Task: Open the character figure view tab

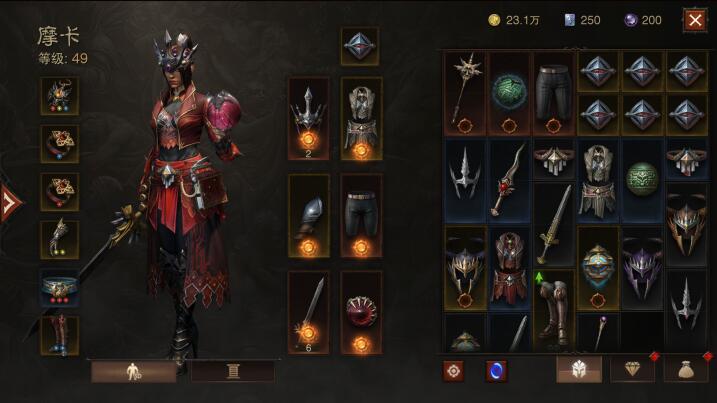Action: point(133,371)
